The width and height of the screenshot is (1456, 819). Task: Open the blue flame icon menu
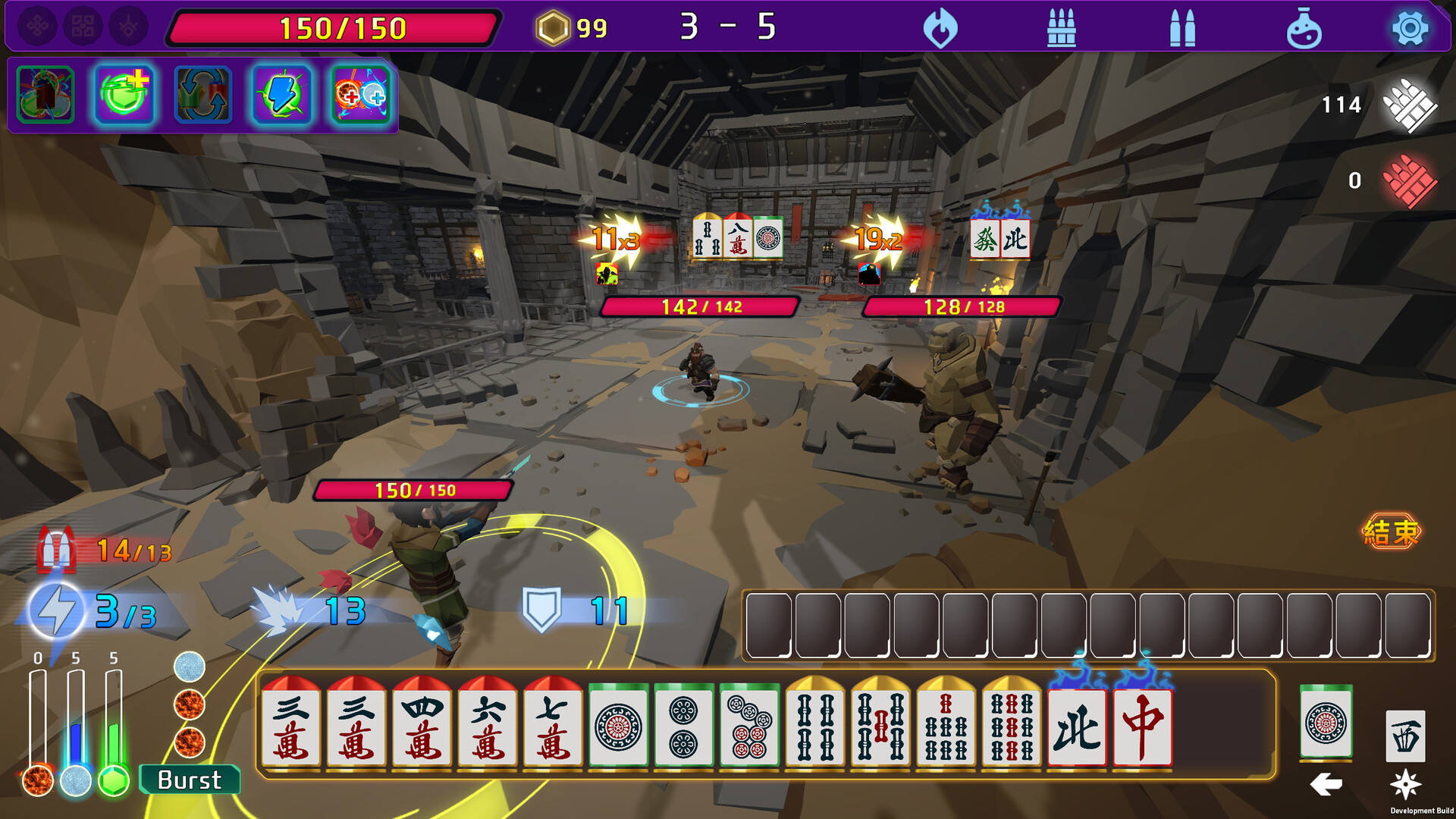pyautogui.click(x=940, y=29)
